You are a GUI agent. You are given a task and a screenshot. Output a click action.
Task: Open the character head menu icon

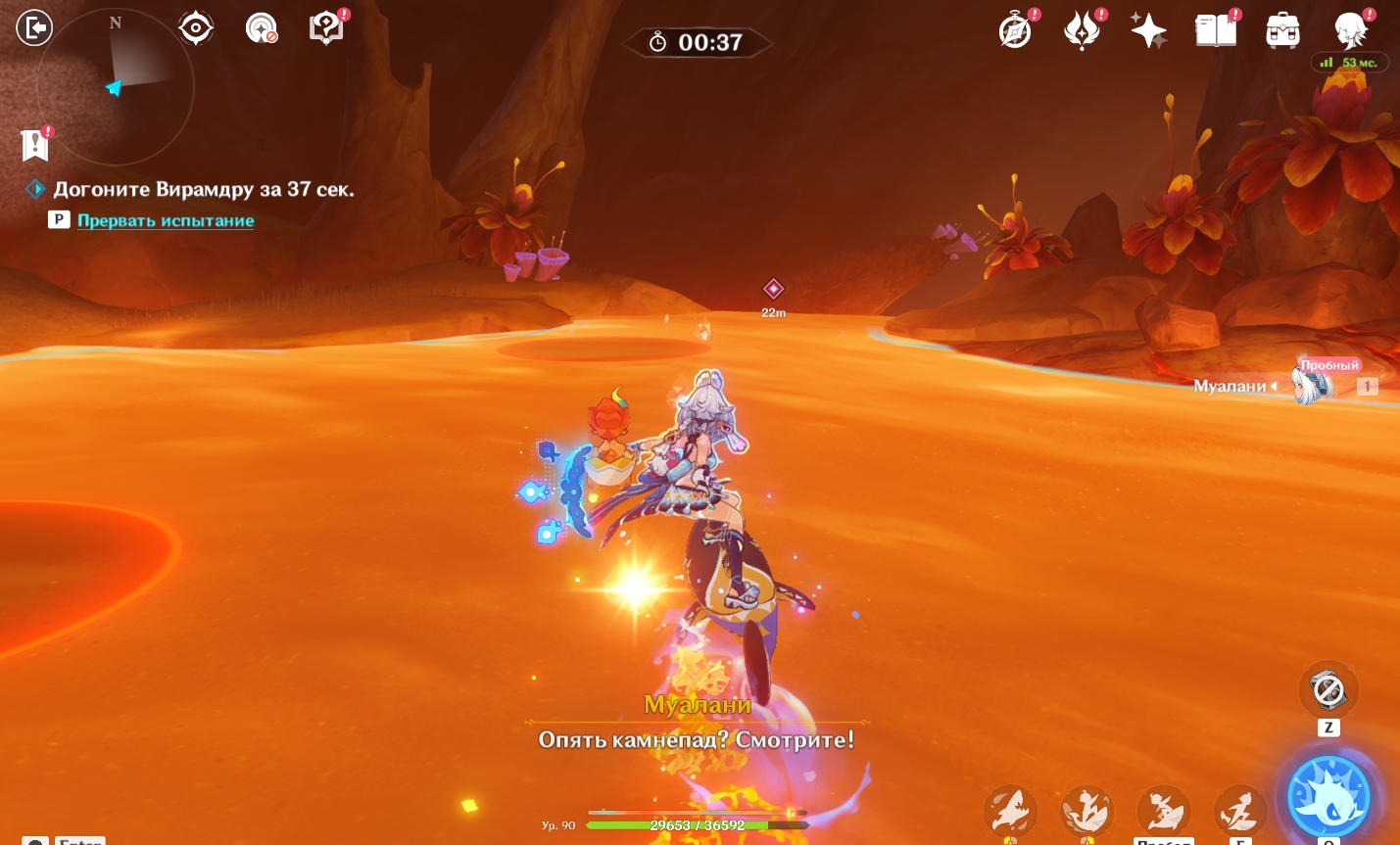pos(1351,30)
